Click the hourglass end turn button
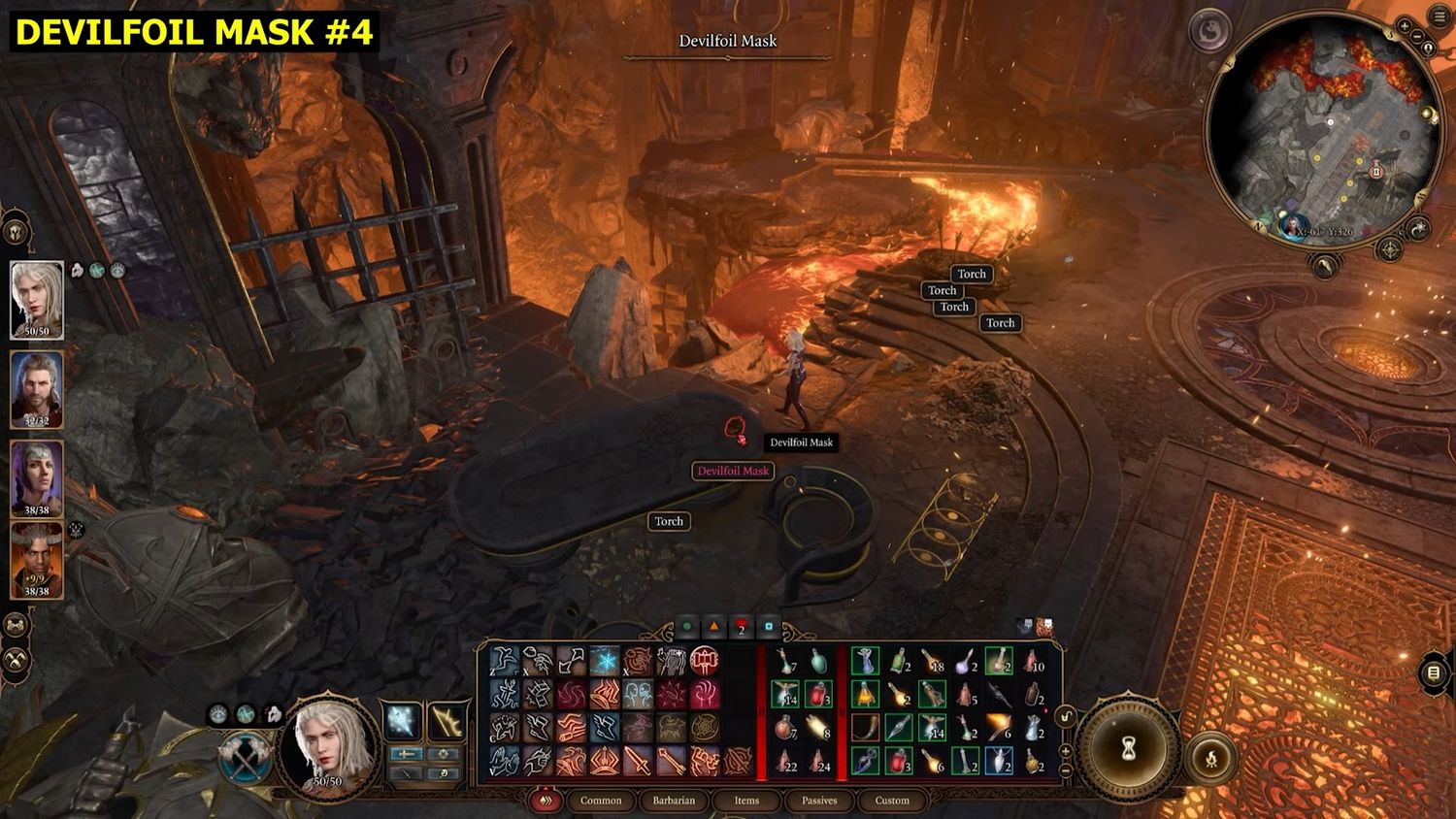The image size is (1456, 819). click(x=1129, y=749)
